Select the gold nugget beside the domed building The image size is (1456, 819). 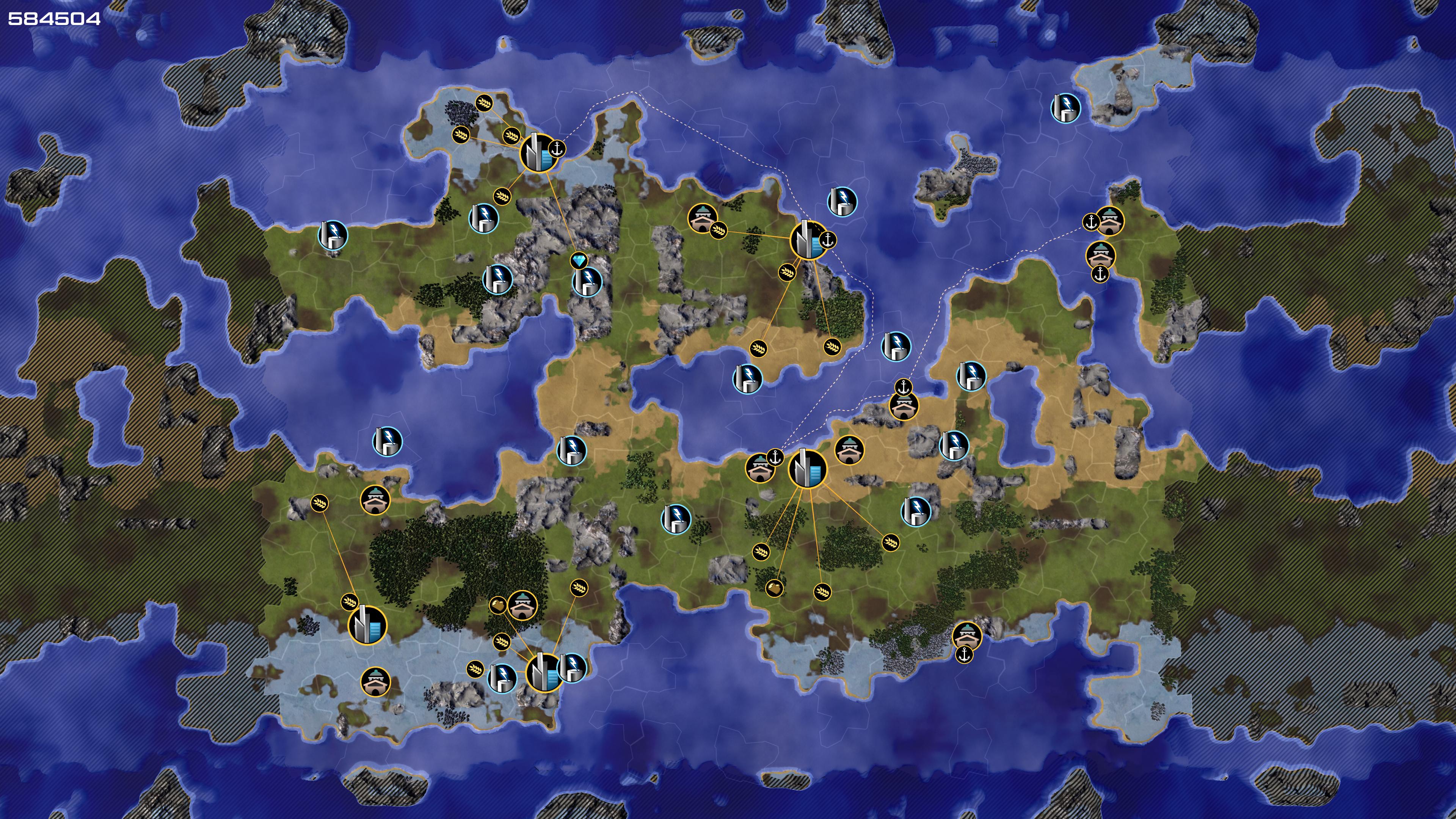point(497,606)
